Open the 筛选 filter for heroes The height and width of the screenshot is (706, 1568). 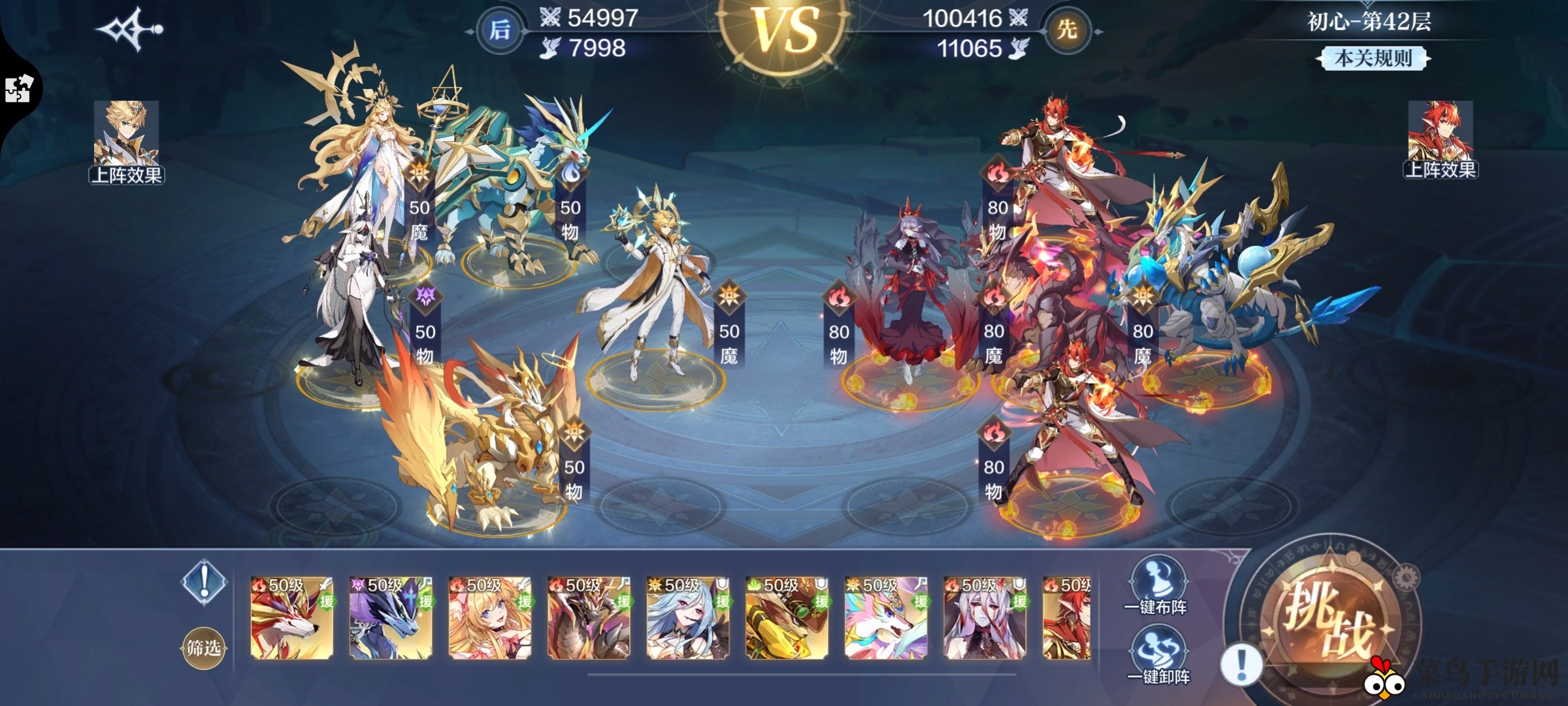203,647
